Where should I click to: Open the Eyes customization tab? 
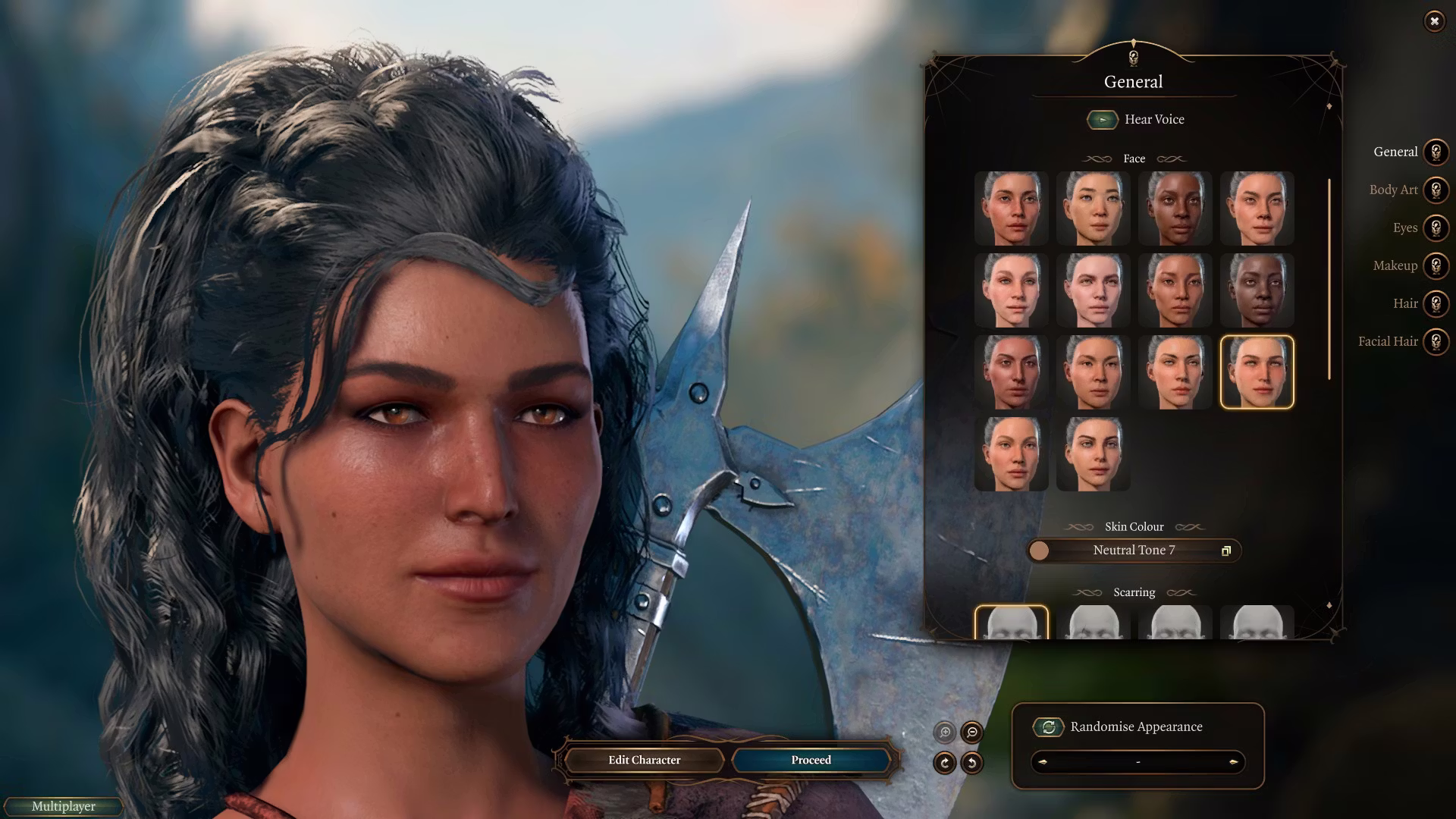1435,227
